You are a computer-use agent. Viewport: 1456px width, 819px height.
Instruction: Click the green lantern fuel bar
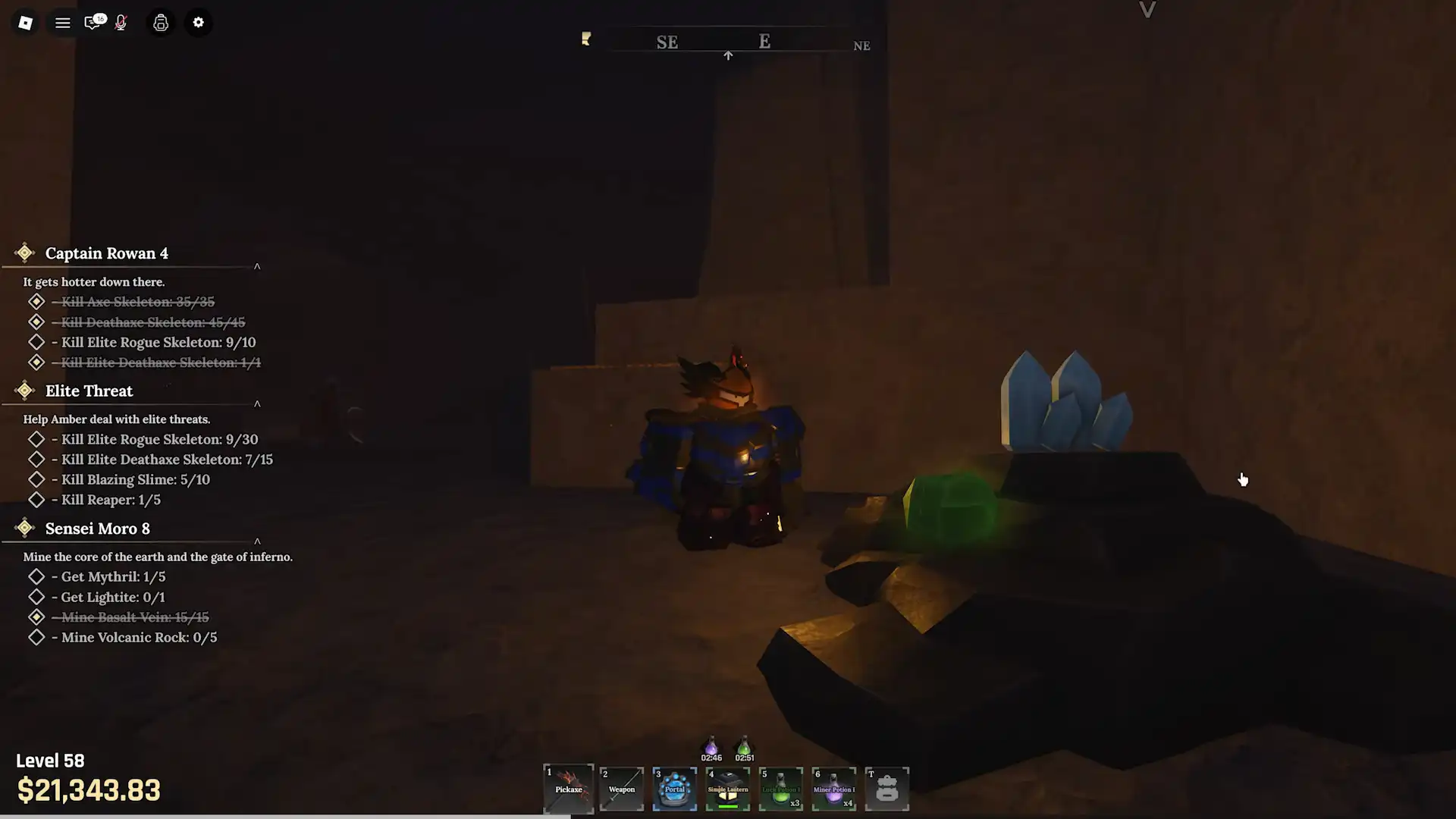point(727,806)
